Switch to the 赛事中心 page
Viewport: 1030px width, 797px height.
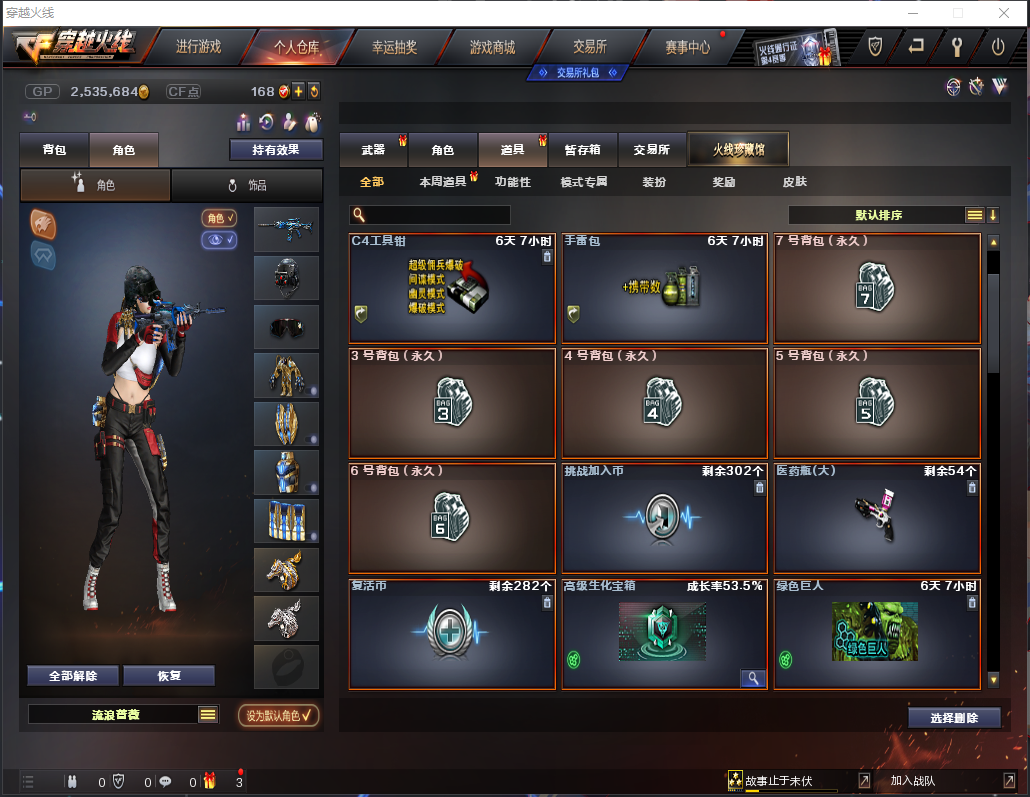click(687, 47)
